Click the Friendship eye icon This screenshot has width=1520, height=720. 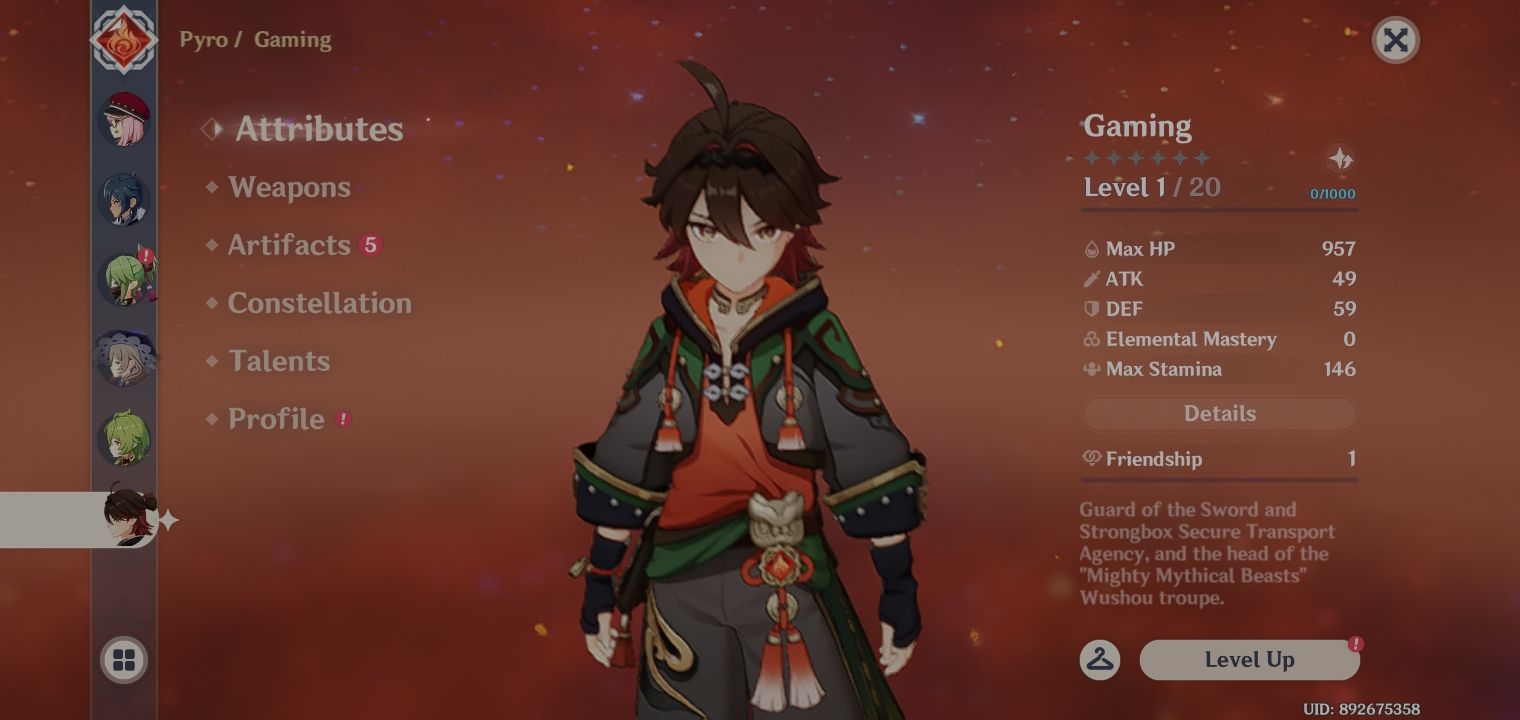click(1092, 459)
